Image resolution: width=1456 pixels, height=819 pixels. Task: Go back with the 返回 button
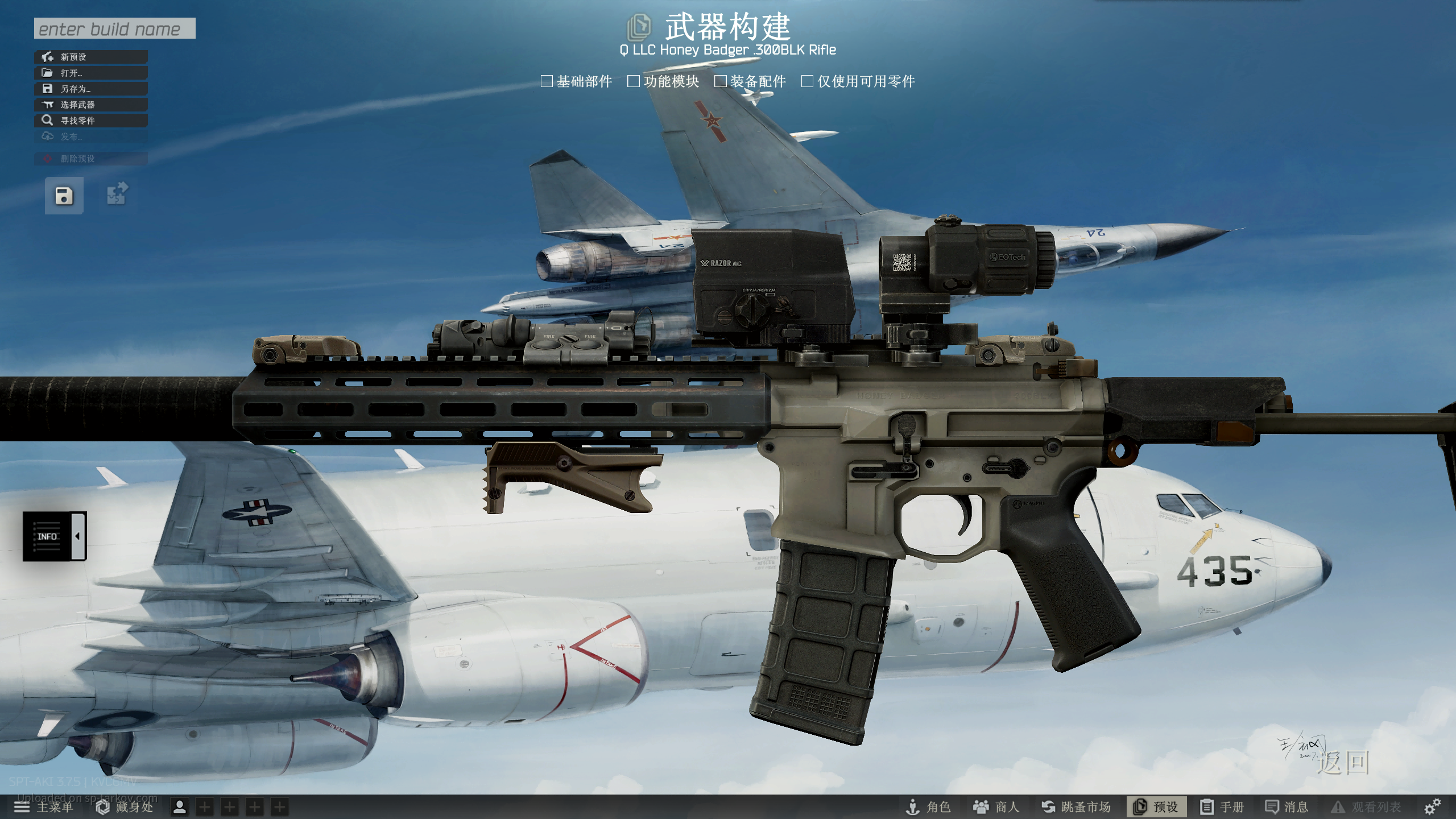(x=1343, y=763)
